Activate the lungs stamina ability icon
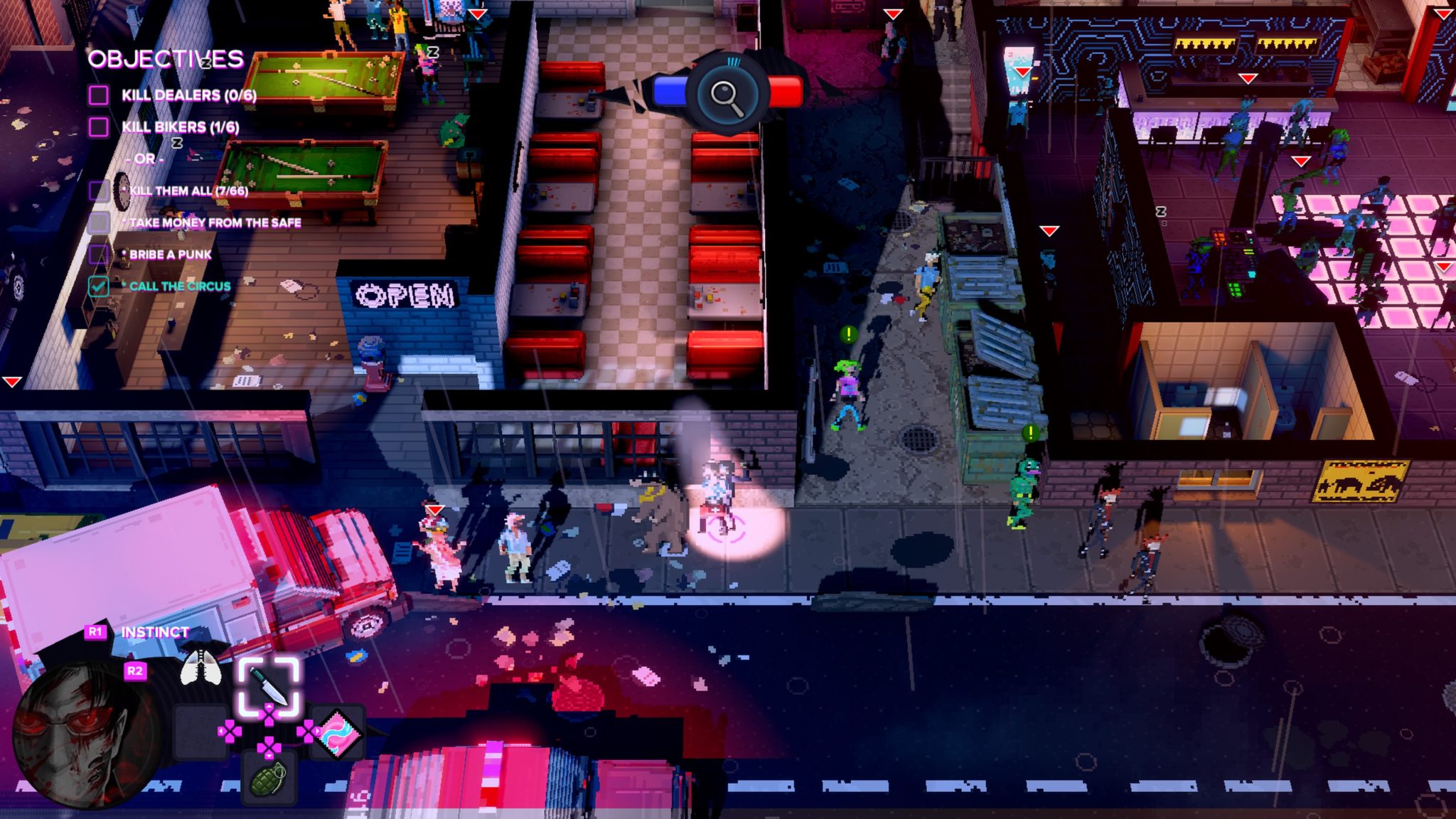The image size is (1456, 819). coord(200,668)
